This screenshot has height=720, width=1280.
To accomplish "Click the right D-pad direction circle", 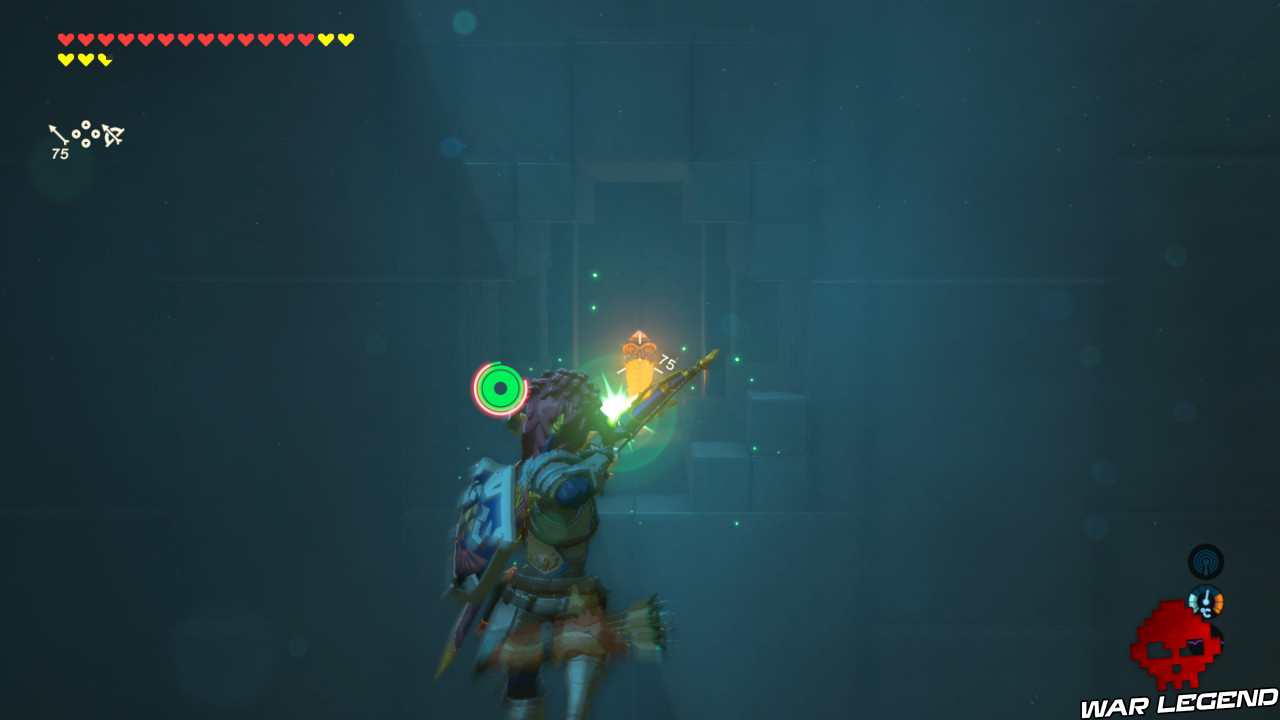I will pyautogui.click(x=95, y=134).
